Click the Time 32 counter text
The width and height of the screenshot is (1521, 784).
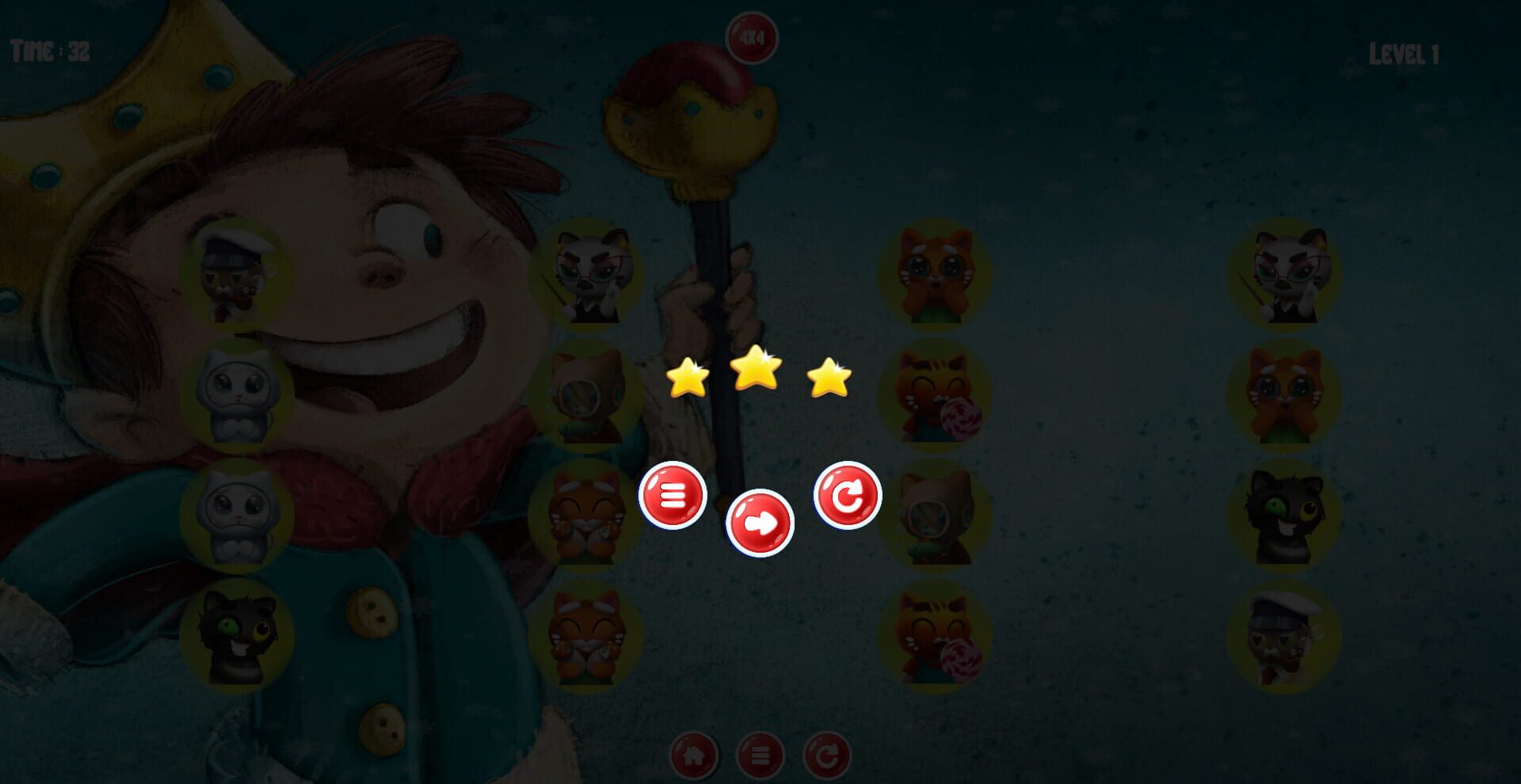(x=49, y=52)
